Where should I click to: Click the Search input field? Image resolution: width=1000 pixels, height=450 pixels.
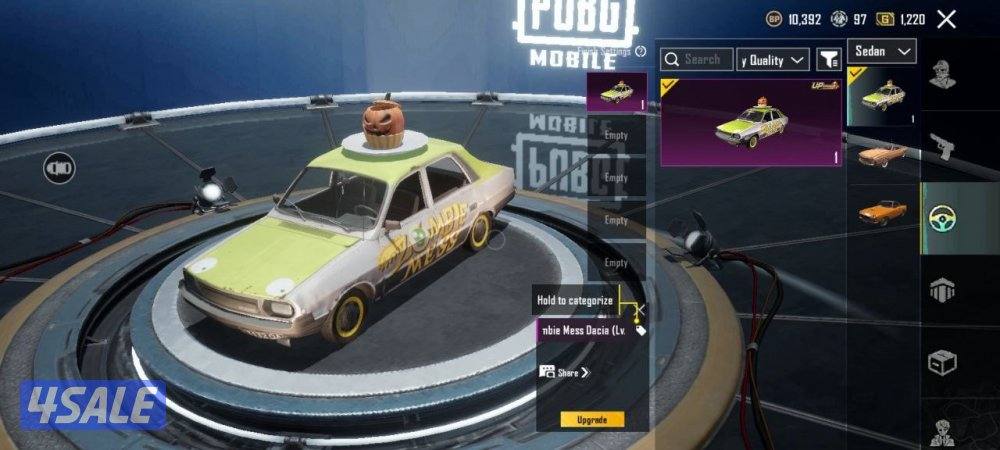click(x=697, y=60)
